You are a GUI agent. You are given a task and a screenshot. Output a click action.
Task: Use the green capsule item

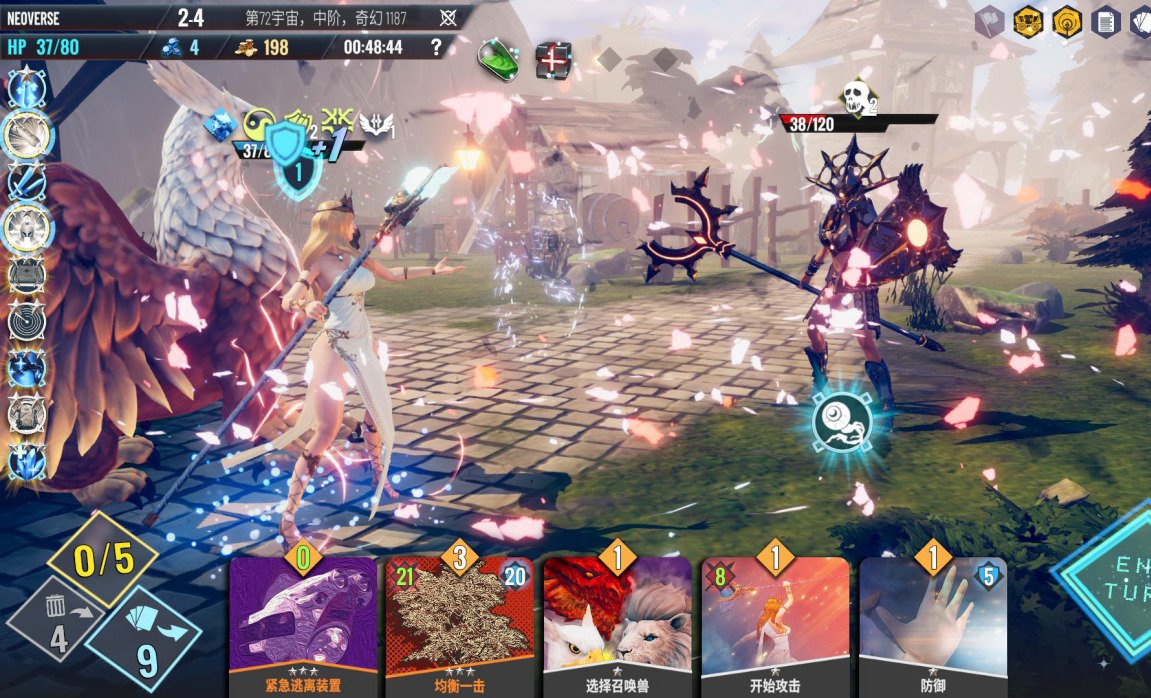496,56
